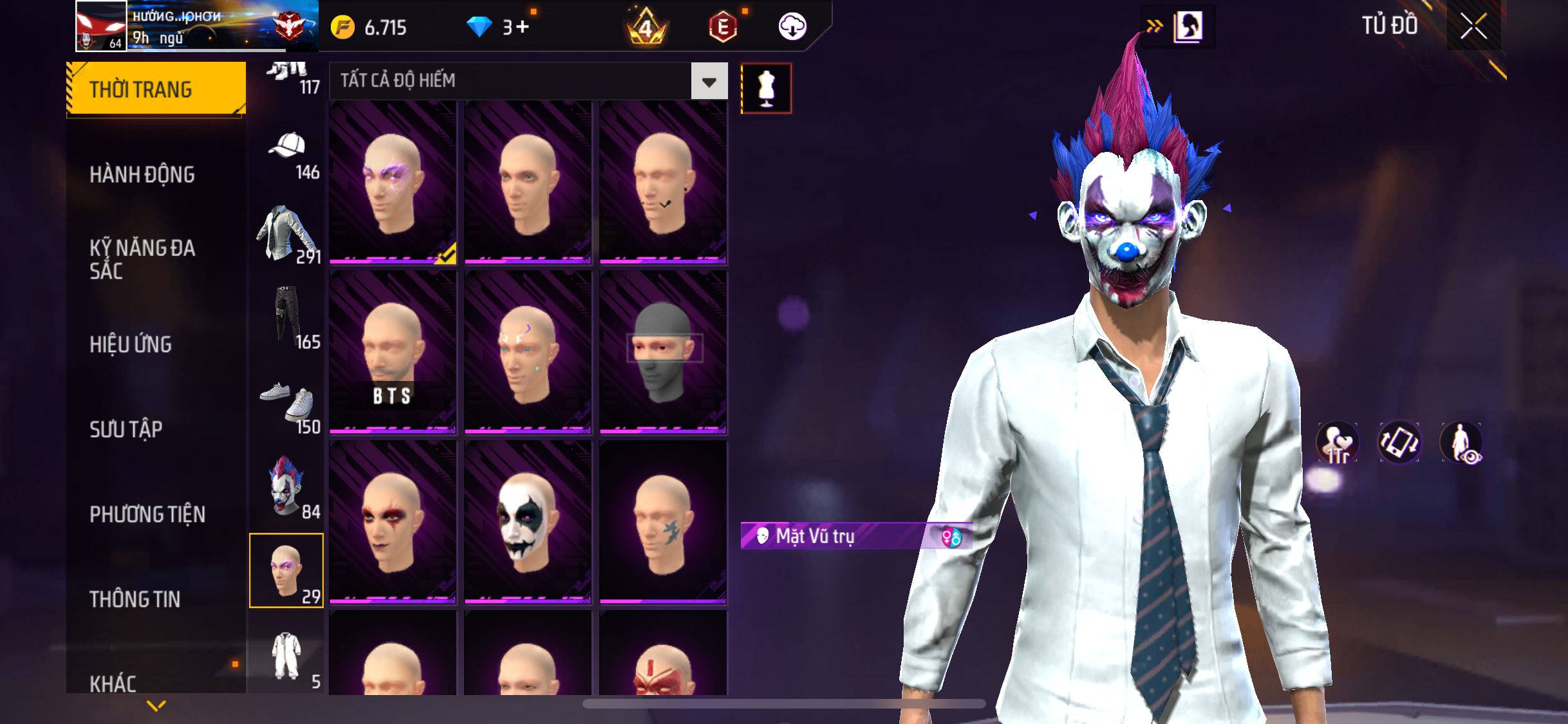Open the Khác category
The image size is (1568, 724).
tap(113, 683)
